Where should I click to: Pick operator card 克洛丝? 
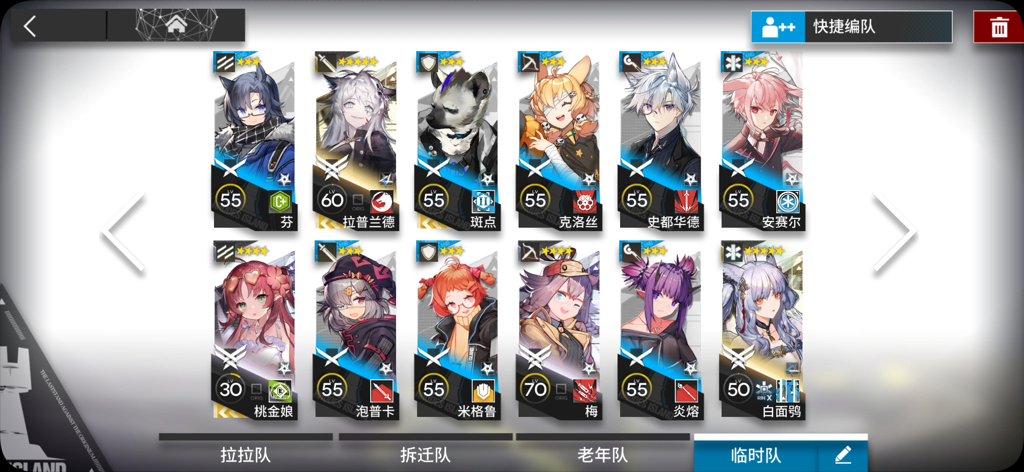point(558,140)
